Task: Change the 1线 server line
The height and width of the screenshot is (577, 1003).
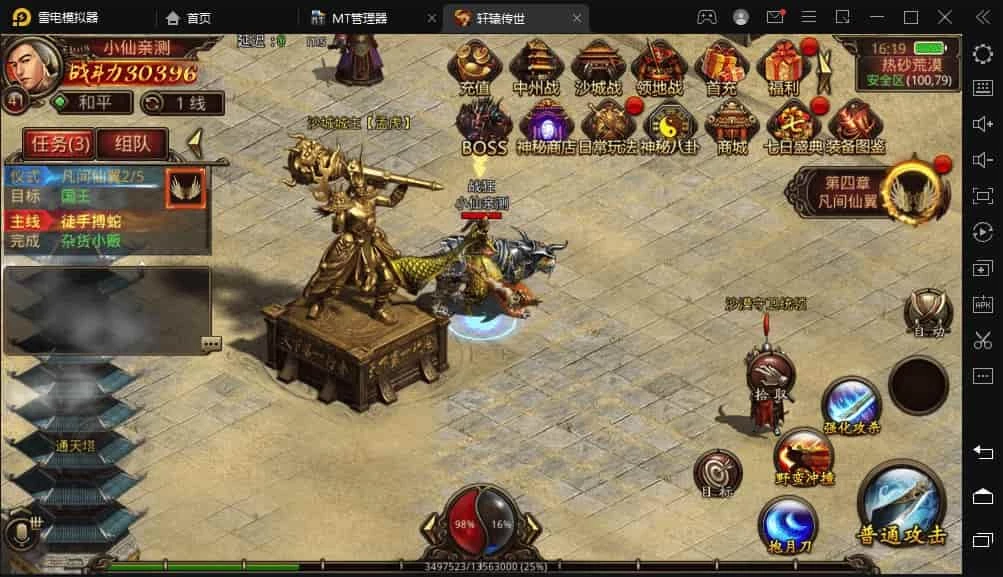Action: (x=182, y=102)
